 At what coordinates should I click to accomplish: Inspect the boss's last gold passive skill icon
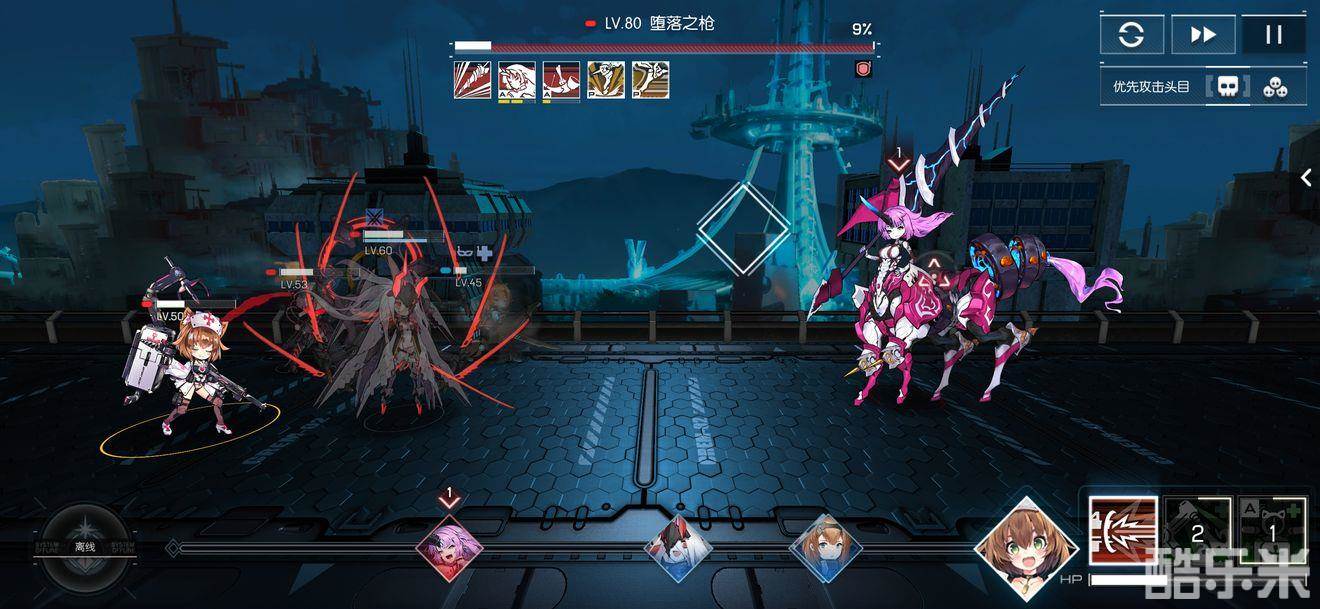click(651, 80)
